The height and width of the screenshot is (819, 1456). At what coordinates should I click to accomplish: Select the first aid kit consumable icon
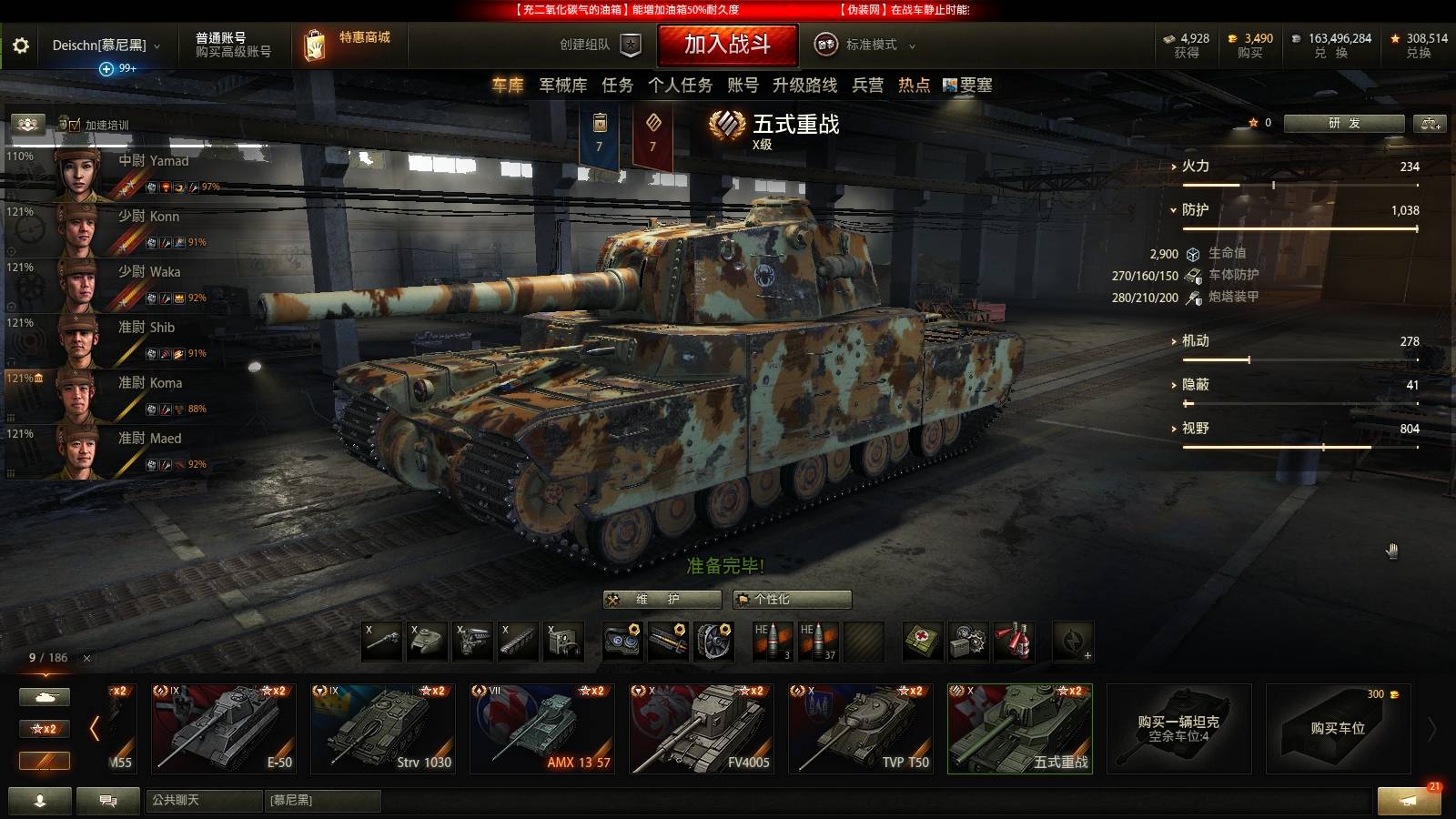click(919, 642)
